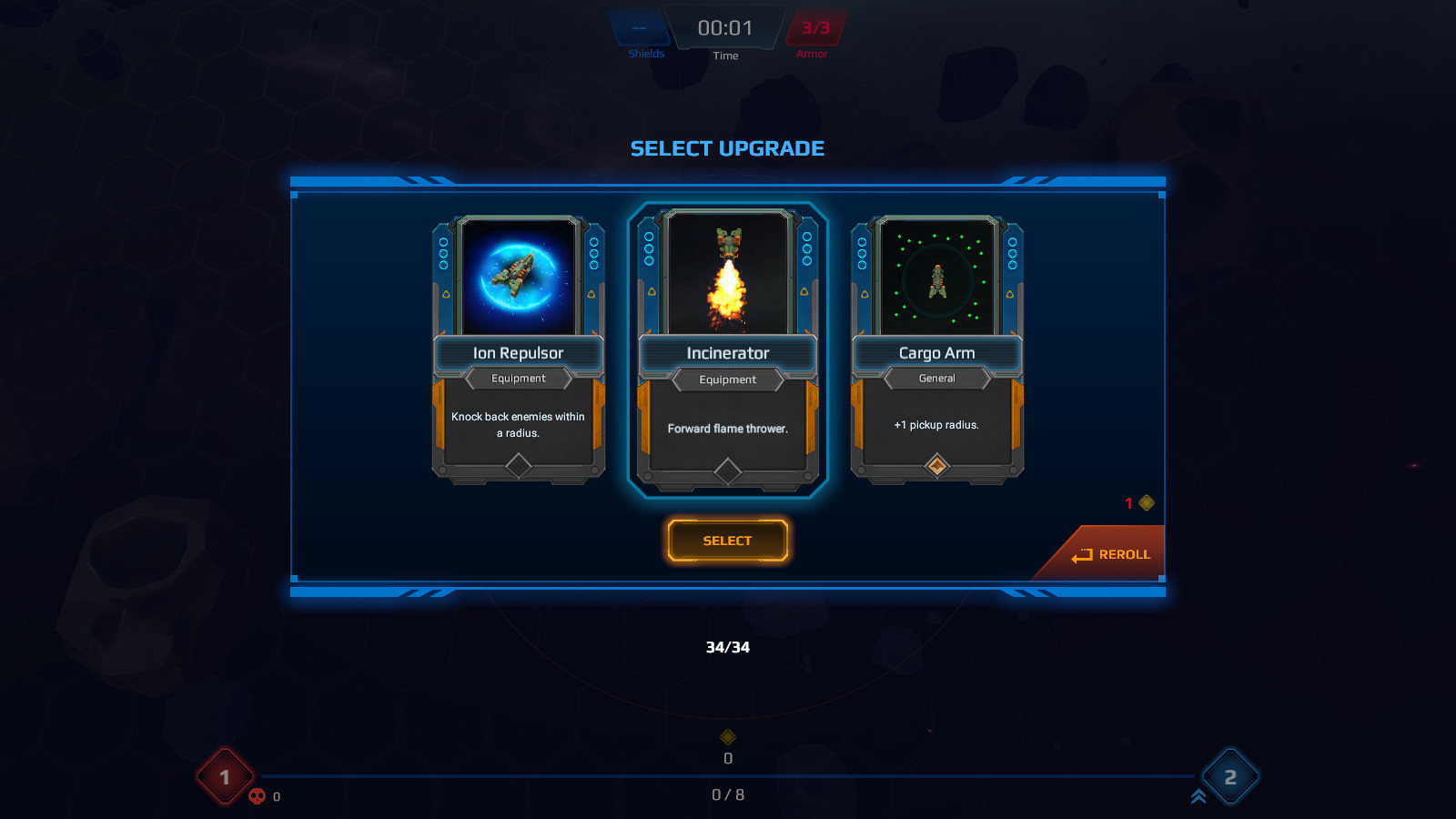Click the Equipment tag on Ion Repulsor
This screenshot has width=1456, height=819.
(x=519, y=379)
